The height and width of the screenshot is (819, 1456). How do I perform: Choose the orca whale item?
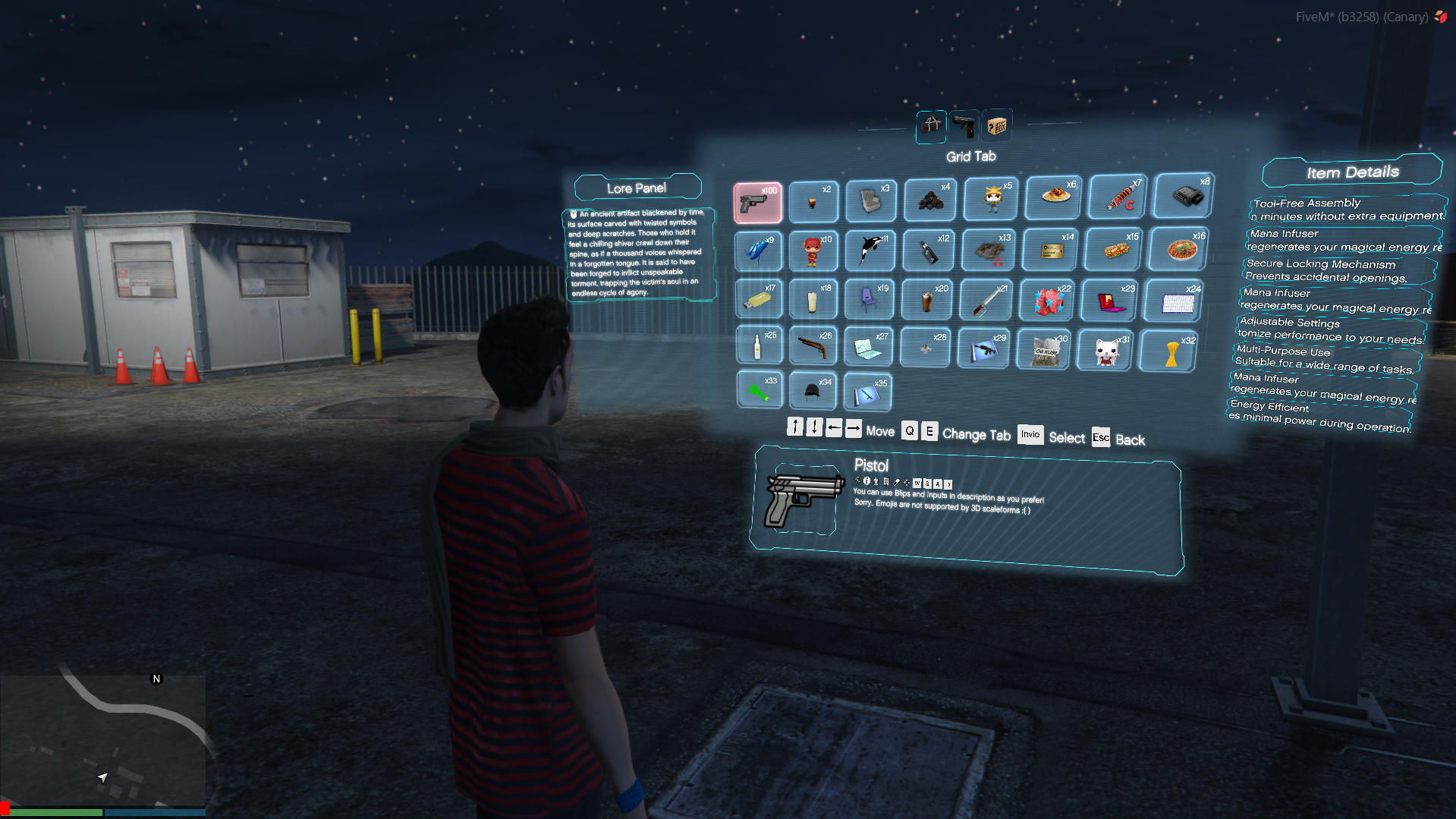point(871,250)
